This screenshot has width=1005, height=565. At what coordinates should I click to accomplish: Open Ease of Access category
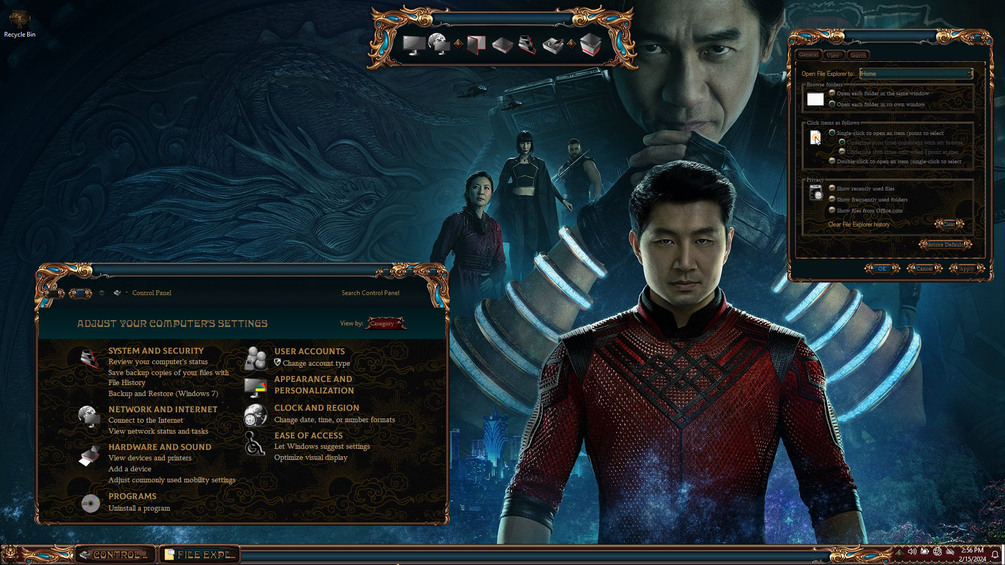[308, 435]
